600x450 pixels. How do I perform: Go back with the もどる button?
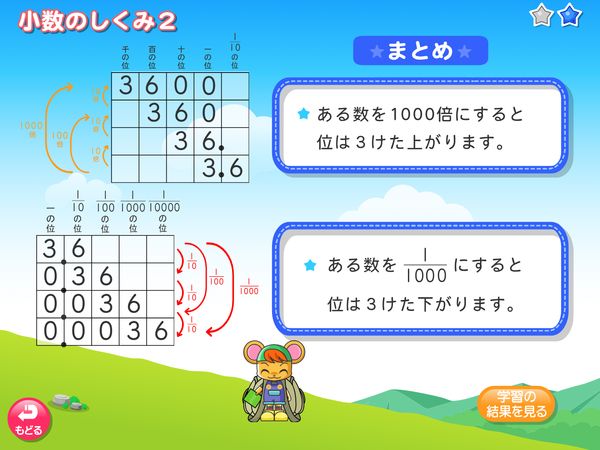(28, 419)
